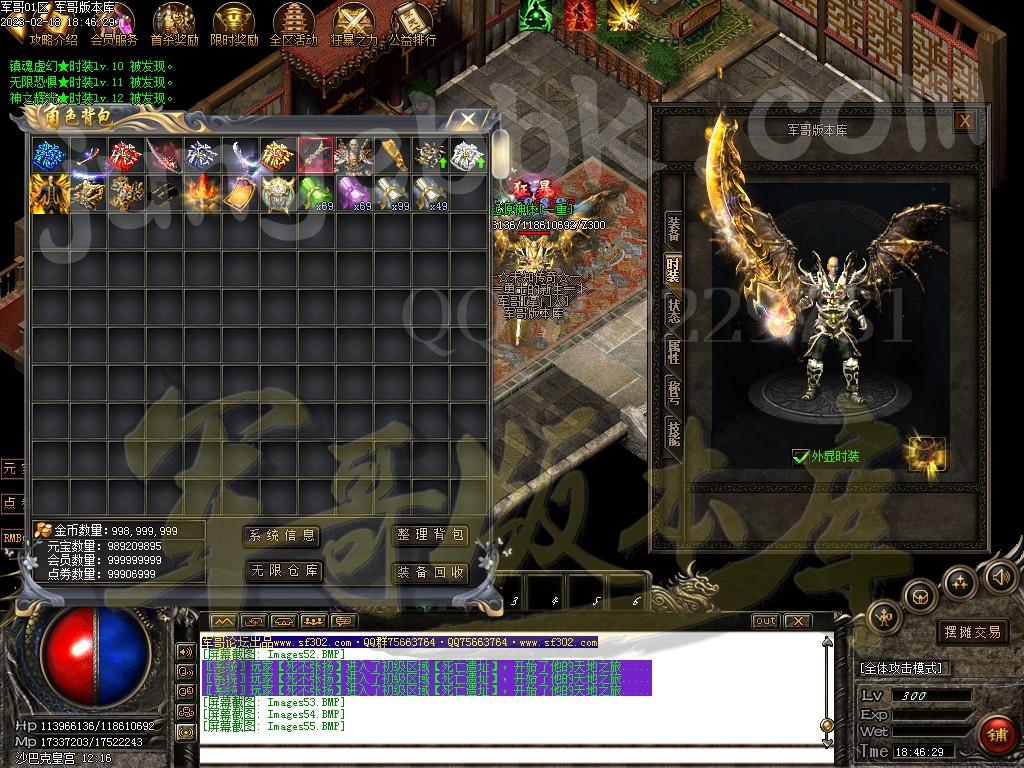Open the 狂暴之力 crossed swords menu
This screenshot has height=768, width=1024.
coord(353,24)
